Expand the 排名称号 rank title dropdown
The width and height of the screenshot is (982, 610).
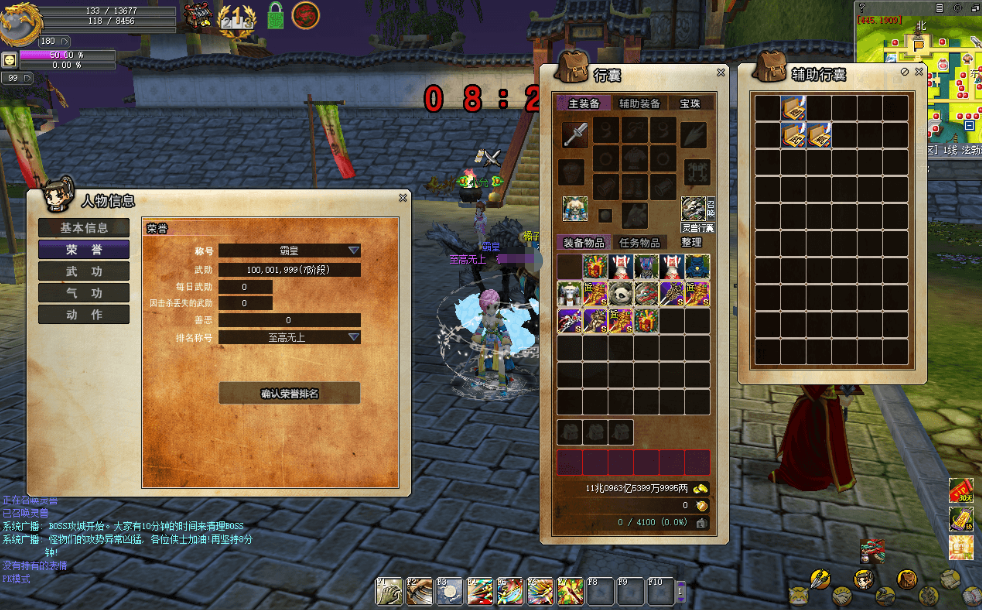(x=353, y=337)
